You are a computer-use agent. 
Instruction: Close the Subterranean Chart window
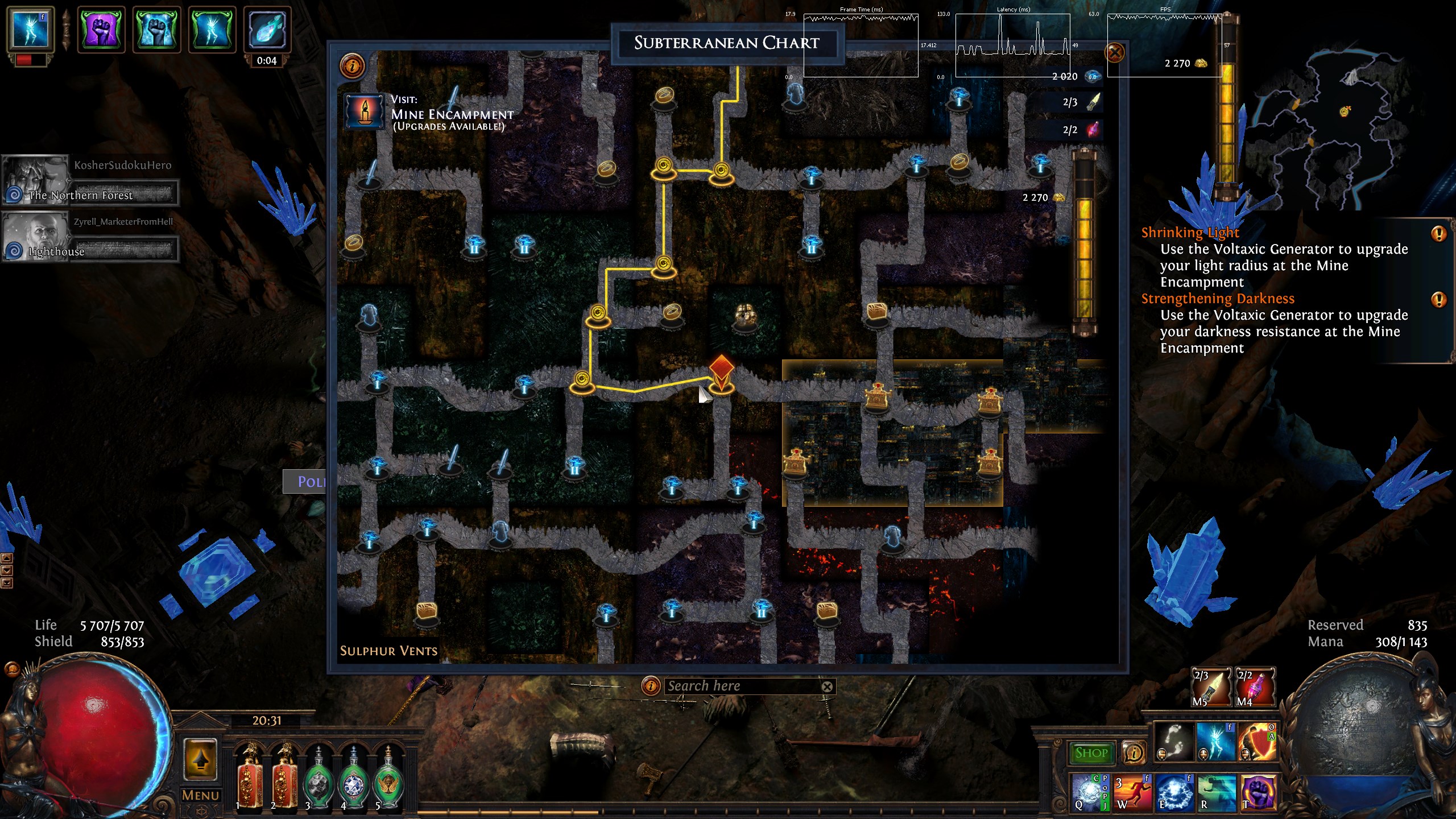pyautogui.click(x=1114, y=53)
